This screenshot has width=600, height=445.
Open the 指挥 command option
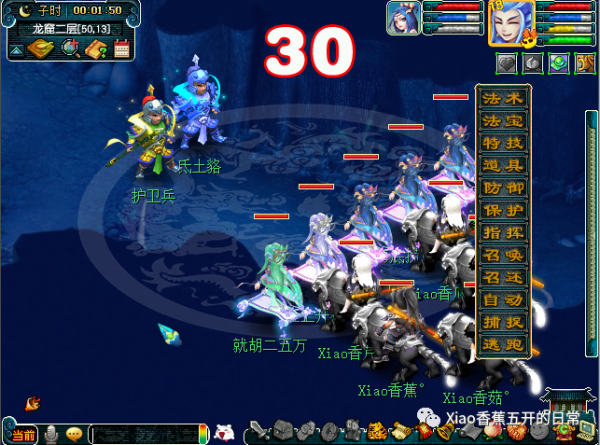point(503,234)
